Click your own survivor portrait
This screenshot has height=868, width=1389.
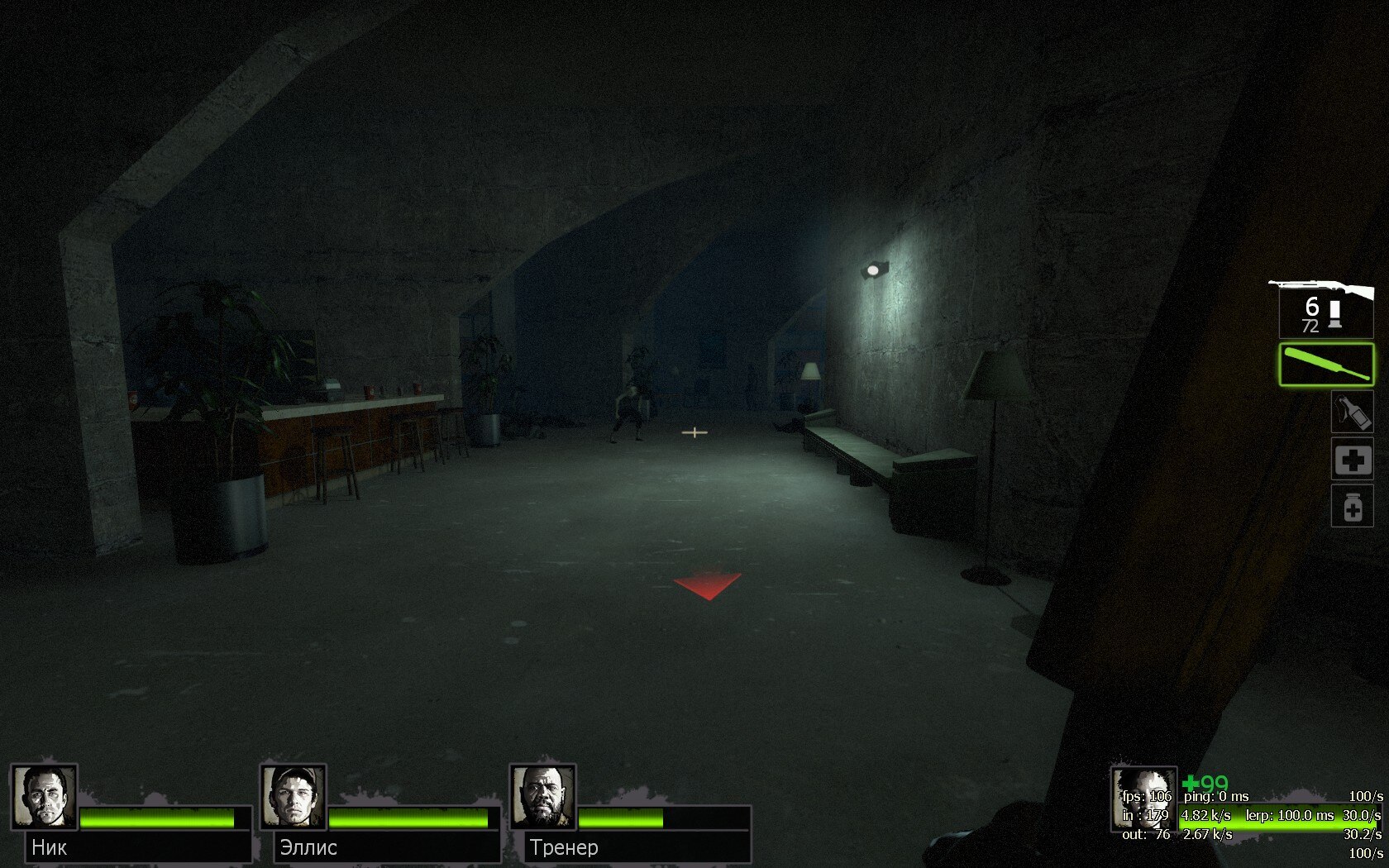tap(1143, 799)
